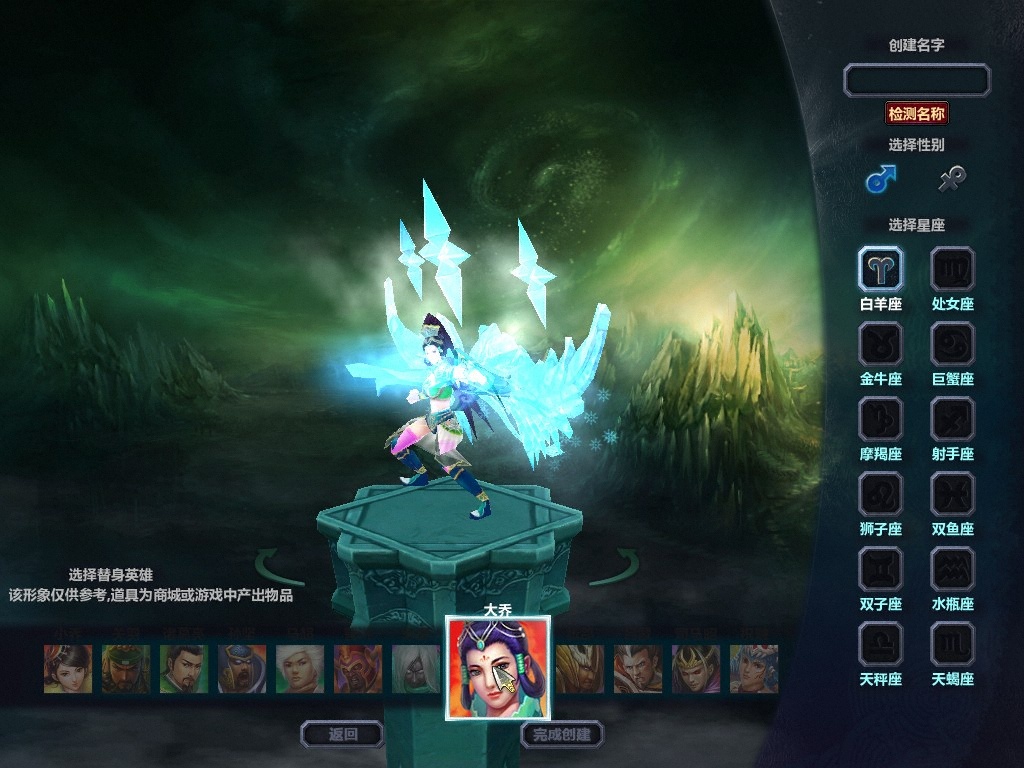1024x768 pixels.
Task: Select the 大乔 hero portrait
Action: tap(497, 667)
